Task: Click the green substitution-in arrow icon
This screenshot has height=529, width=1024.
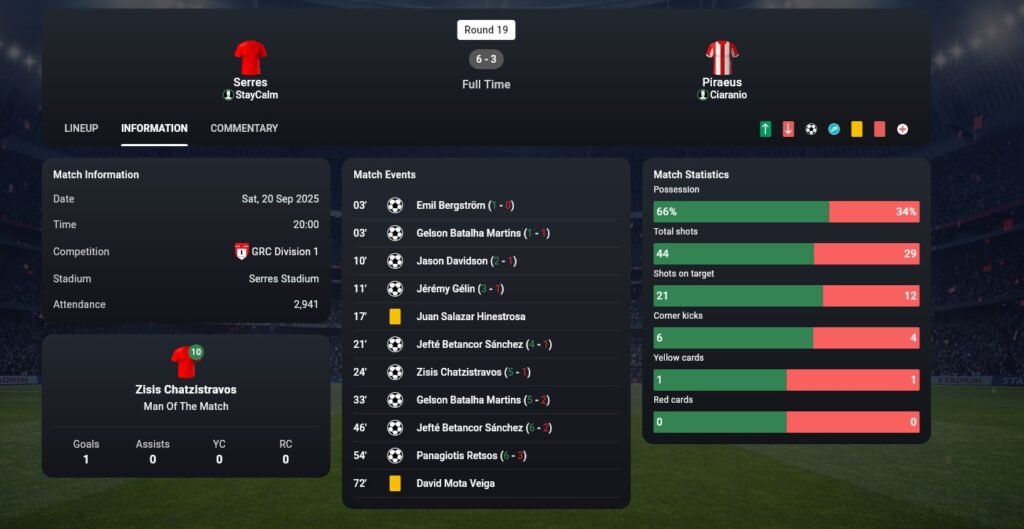Action: pyautogui.click(x=765, y=129)
